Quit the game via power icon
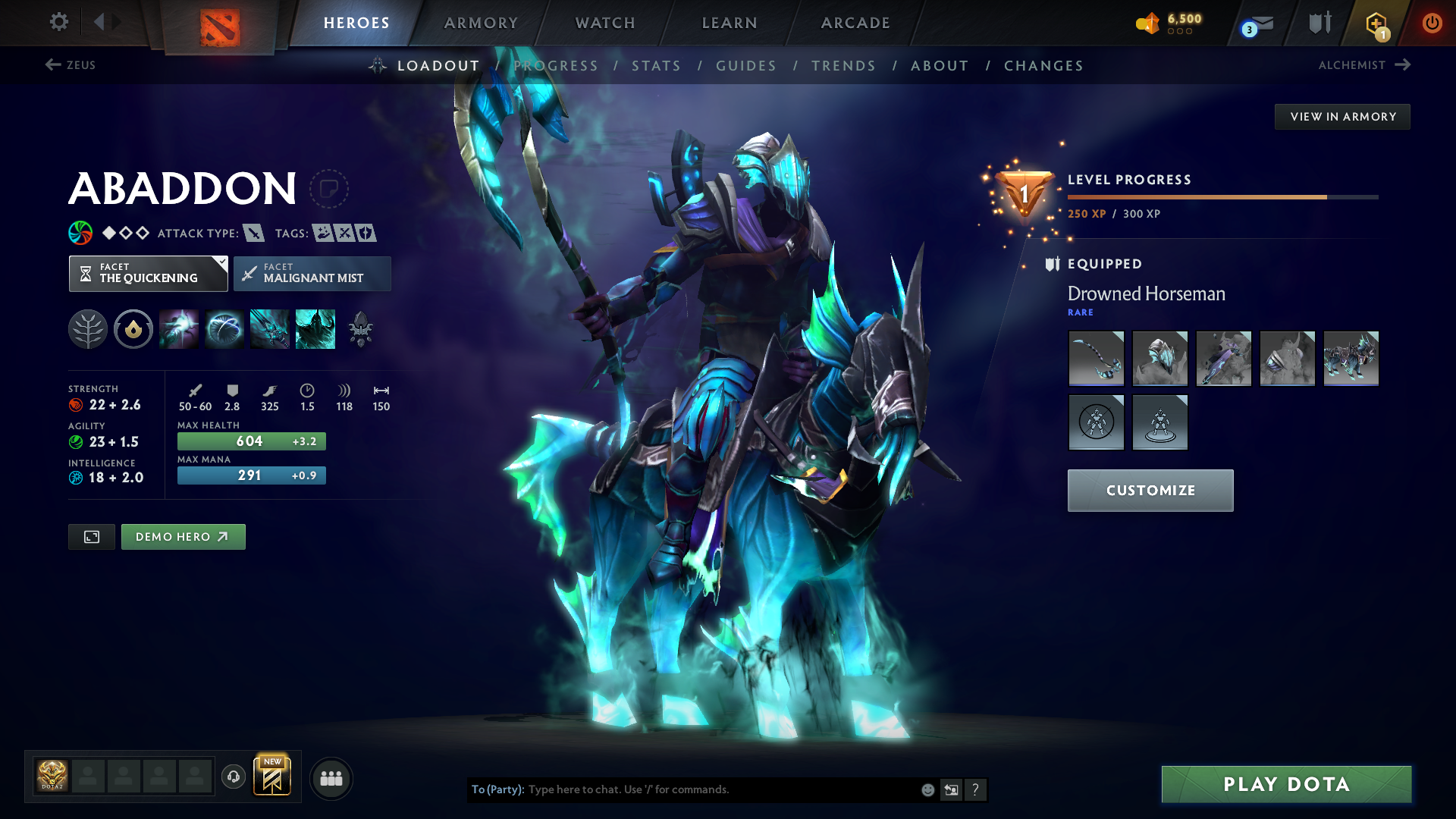This screenshot has height=819, width=1456. pyautogui.click(x=1432, y=23)
